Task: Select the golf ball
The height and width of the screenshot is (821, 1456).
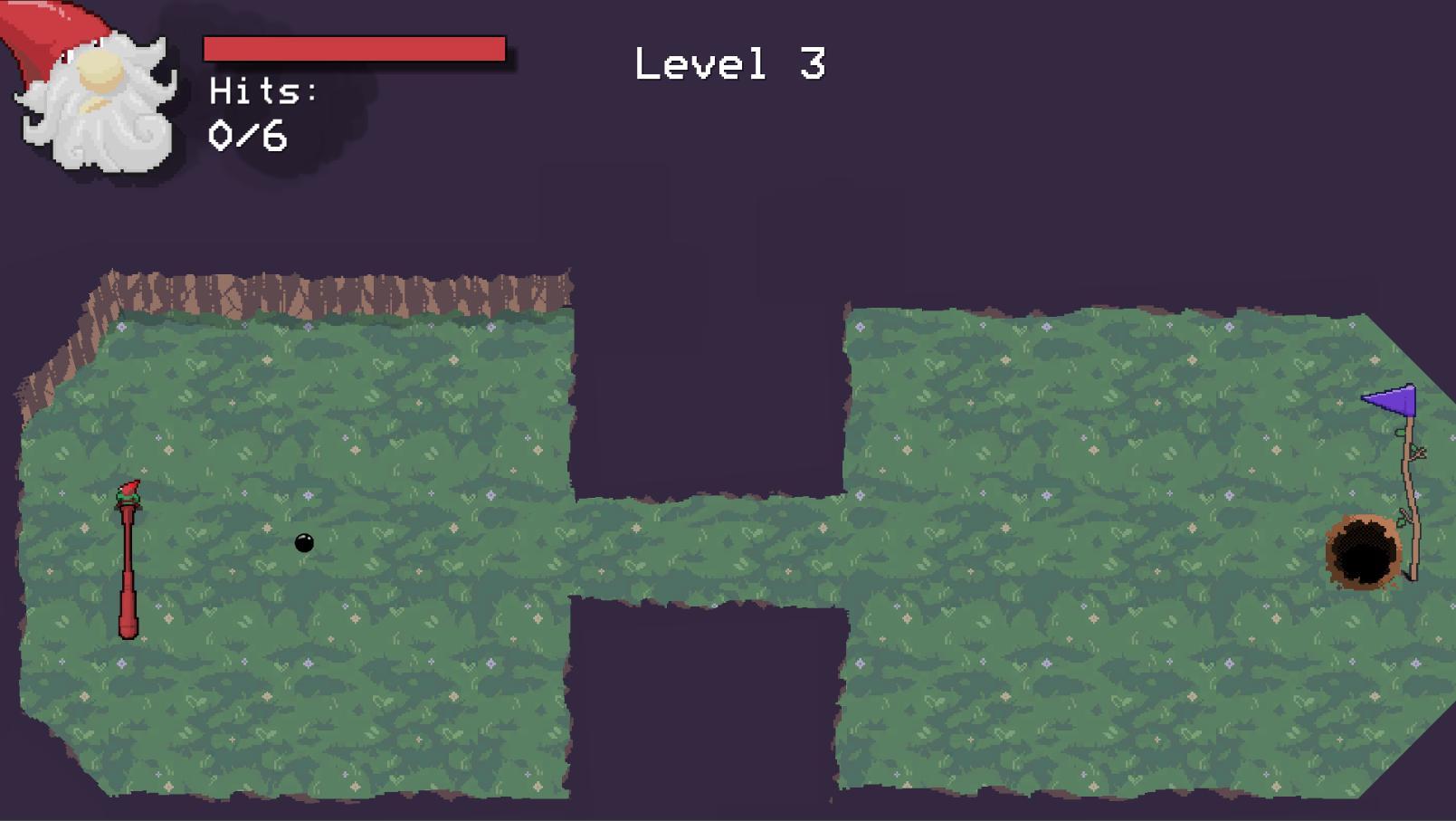Action: pyautogui.click(x=302, y=543)
